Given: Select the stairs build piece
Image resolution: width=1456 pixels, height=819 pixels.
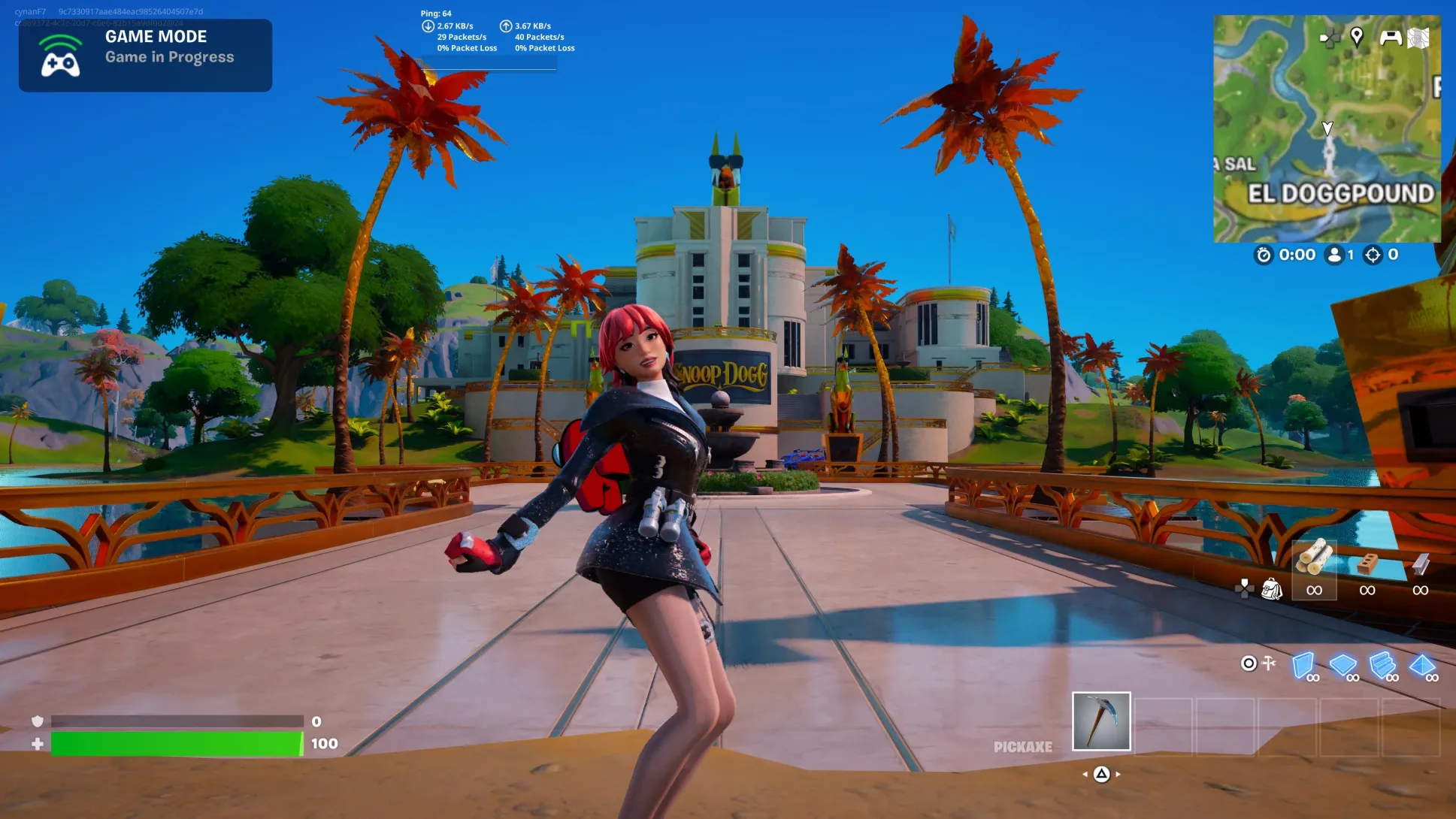Looking at the screenshot, I should 1382,665.
